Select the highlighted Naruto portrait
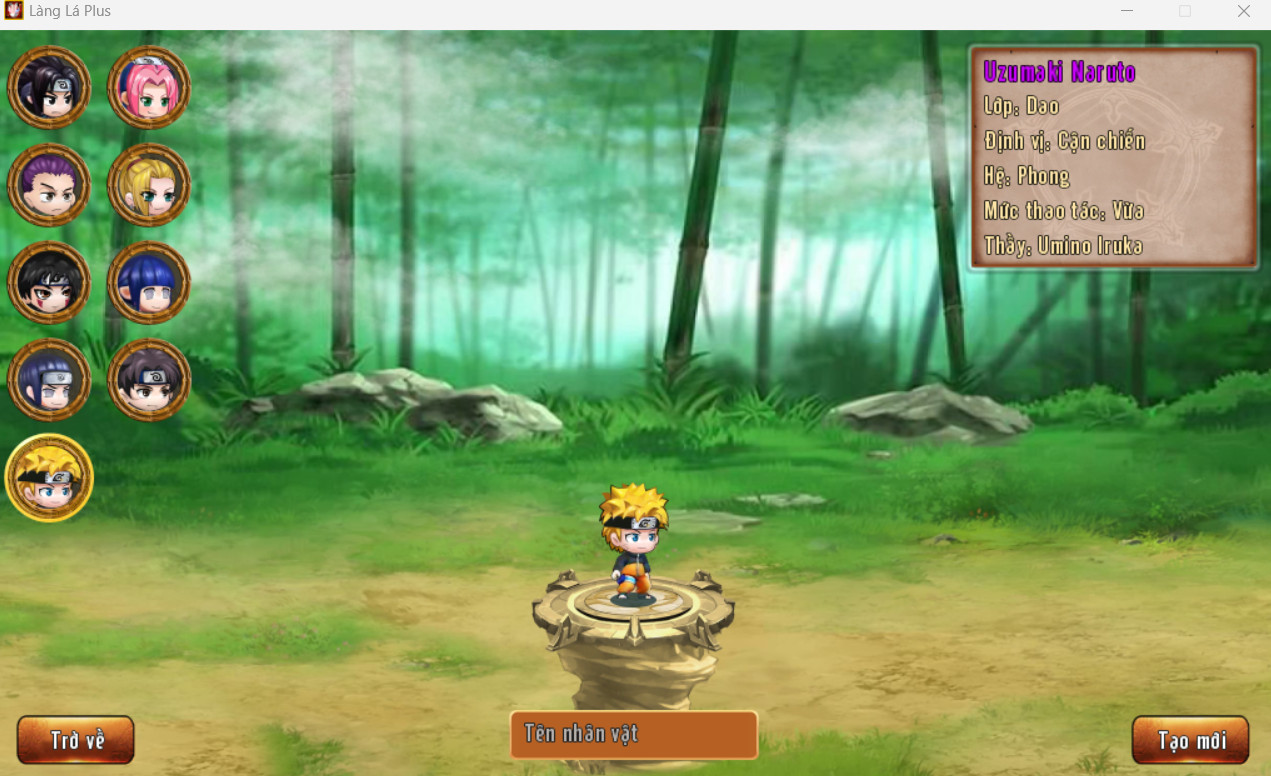The image size is (1271, 776). pyautogui.click(x=49, y=478)
